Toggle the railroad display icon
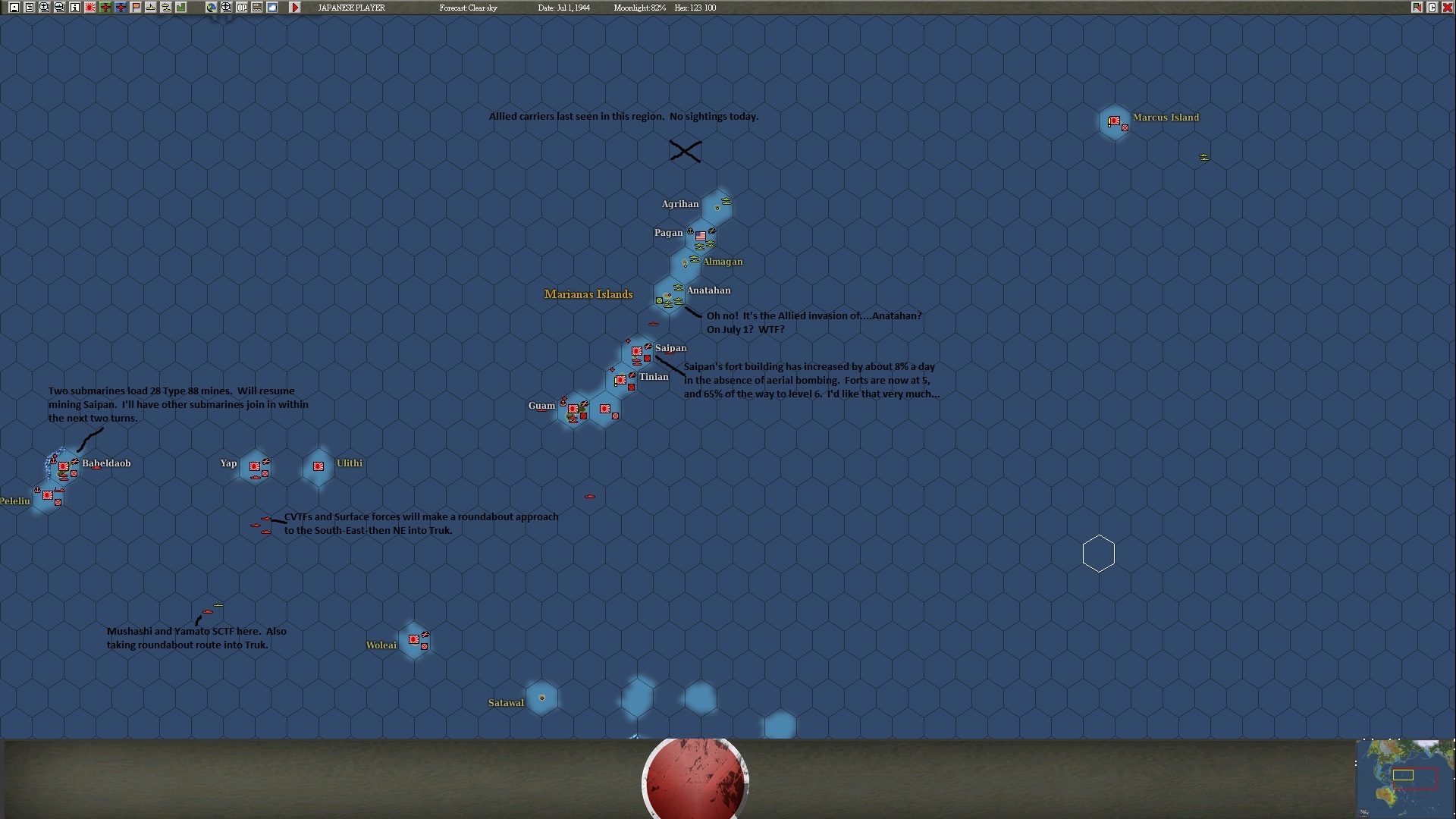1456x819 pixels. tap(256, 8)
